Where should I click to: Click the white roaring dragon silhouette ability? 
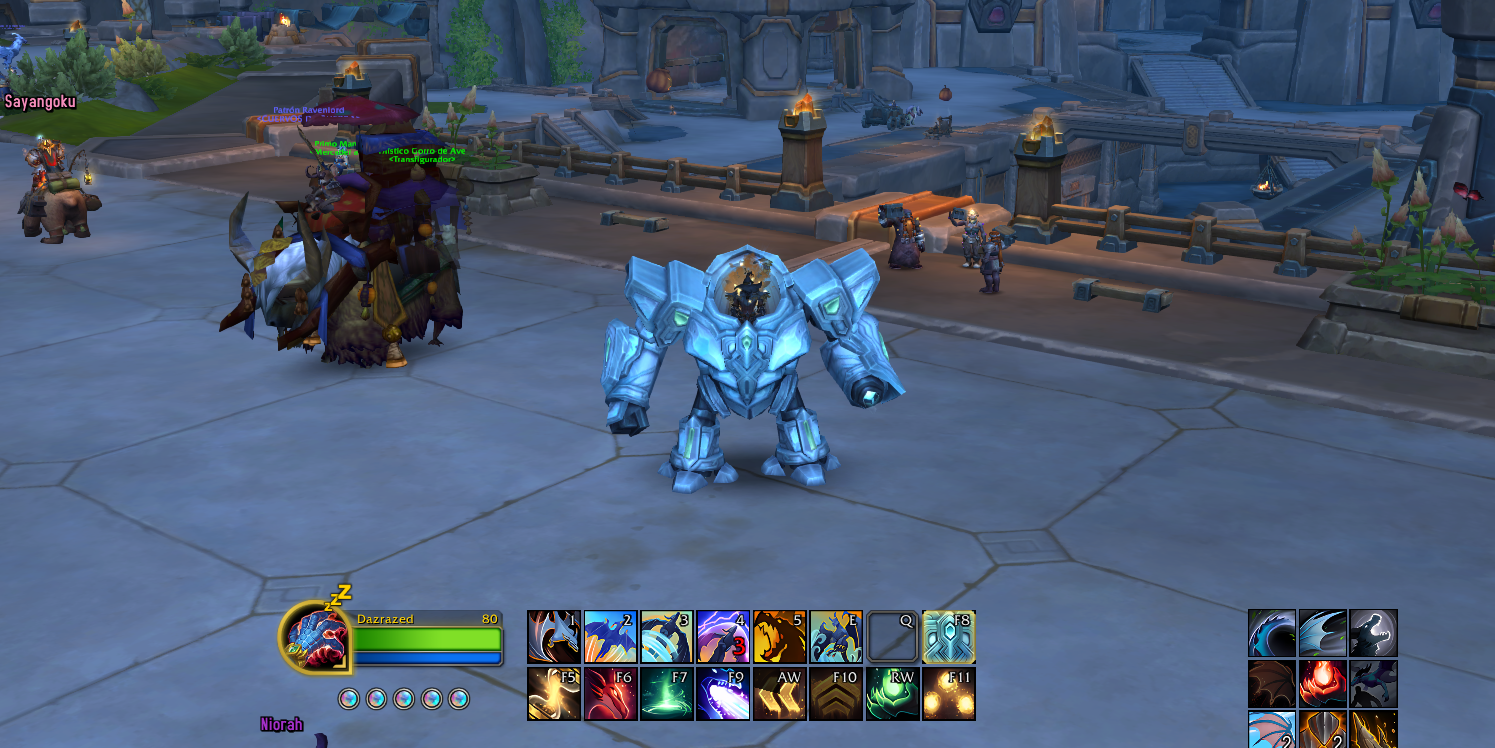[1373, 633]
